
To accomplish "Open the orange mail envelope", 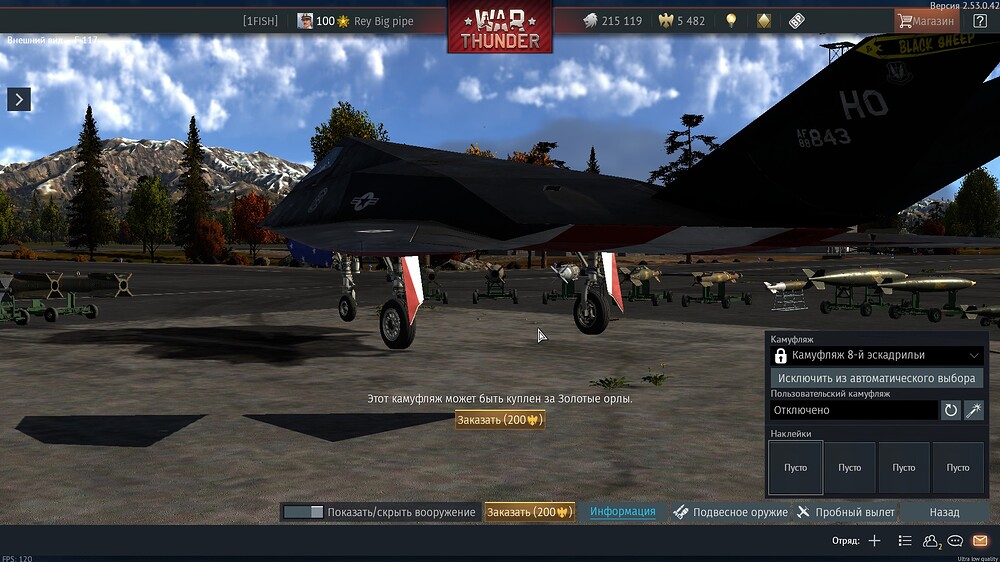I will pos(980,541).
